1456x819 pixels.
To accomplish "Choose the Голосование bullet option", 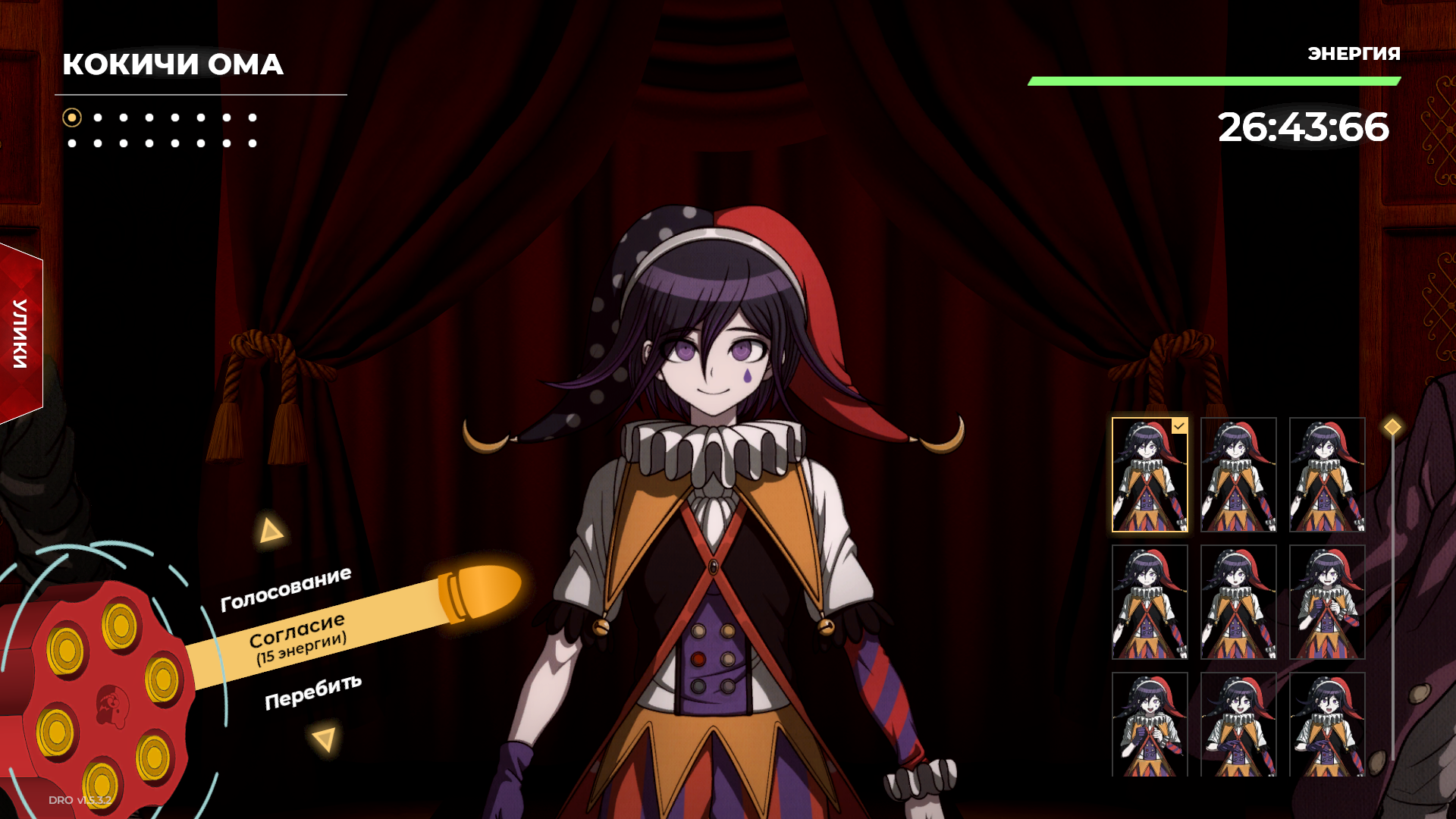I will point(286,589).
